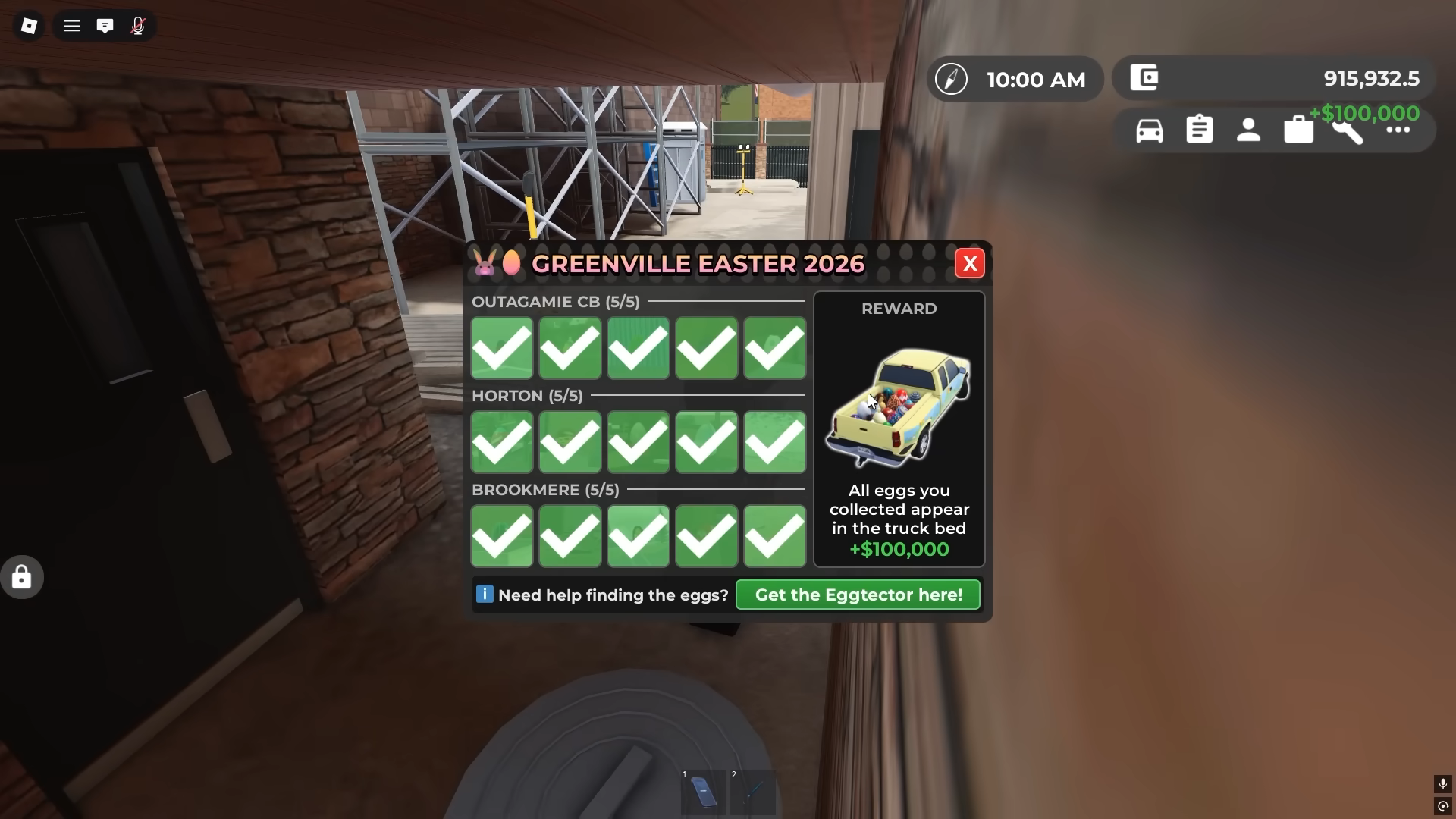This screenshot has height=819, width=1456.
Task: Click the OUTAGAMIE CB (5/5) section header
Action: 556,301
